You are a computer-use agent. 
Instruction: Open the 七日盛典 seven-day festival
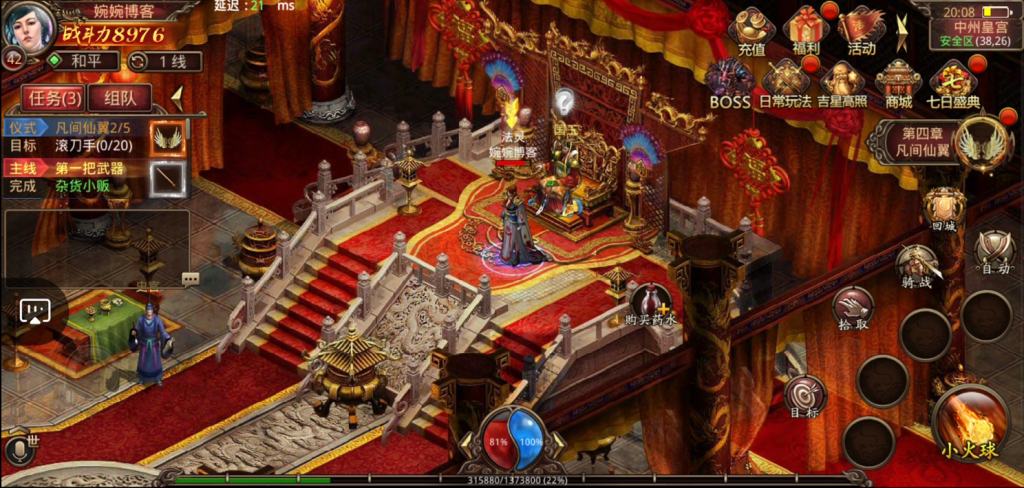tap(953, 82)
